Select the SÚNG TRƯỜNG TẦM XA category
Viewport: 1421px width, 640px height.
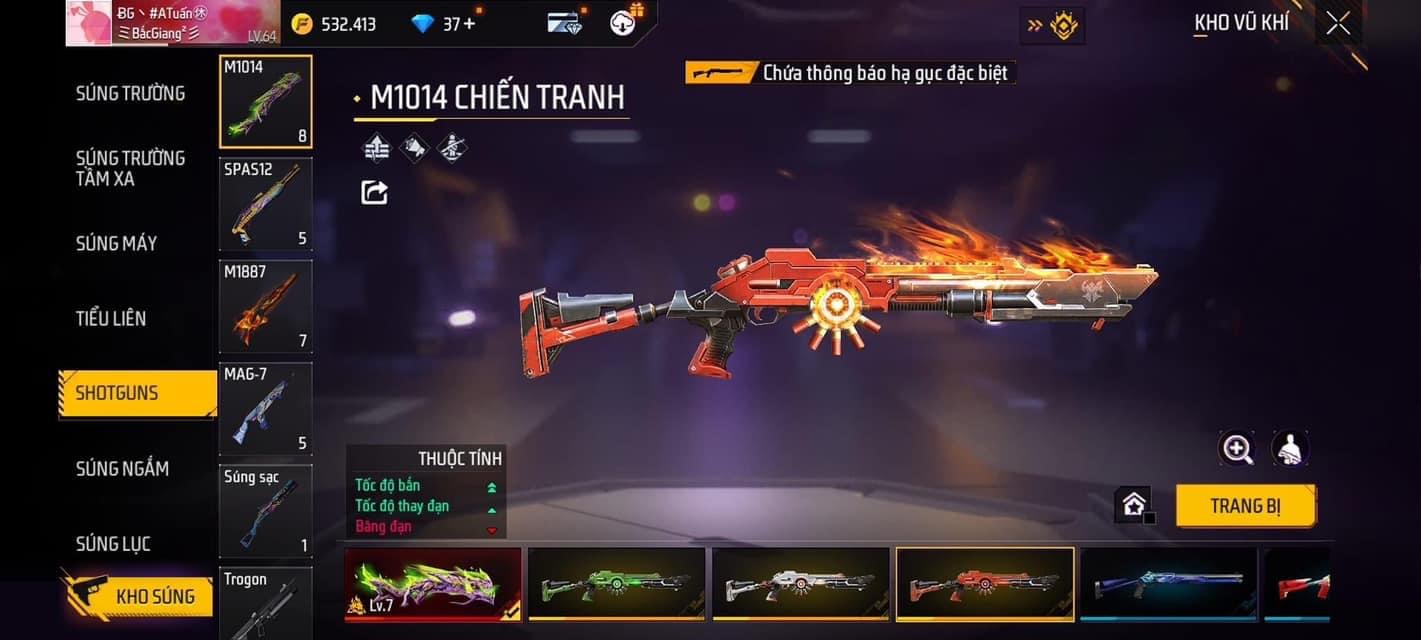(x=130, y=168)
